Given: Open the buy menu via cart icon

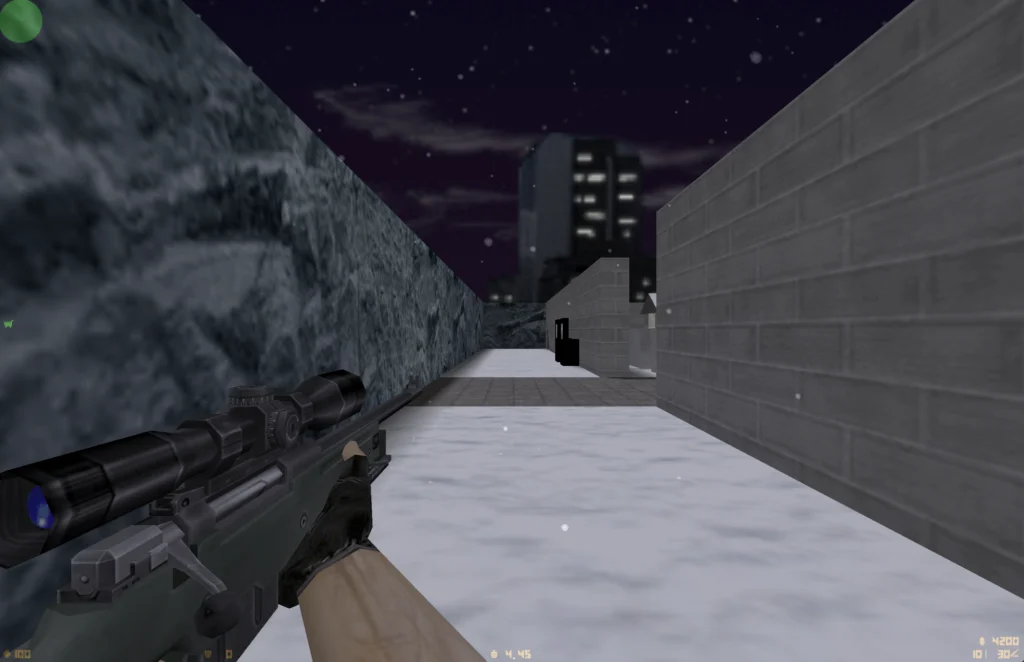Looking at the screenshot, I should (x=8, y=324).
